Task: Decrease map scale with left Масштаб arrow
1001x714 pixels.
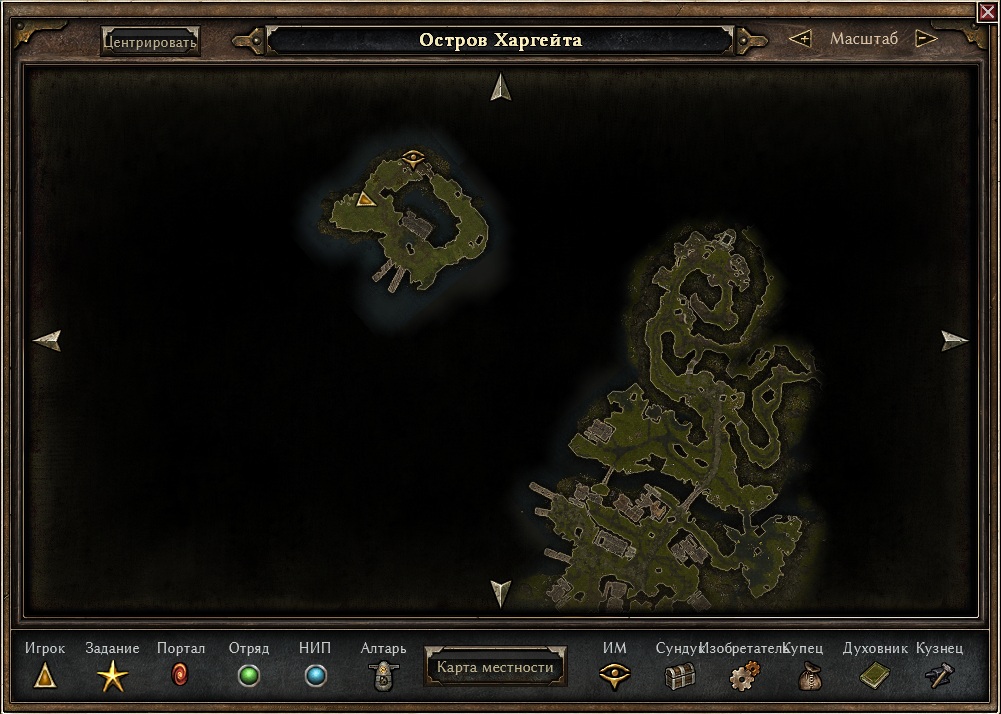Action: [800, 39]
